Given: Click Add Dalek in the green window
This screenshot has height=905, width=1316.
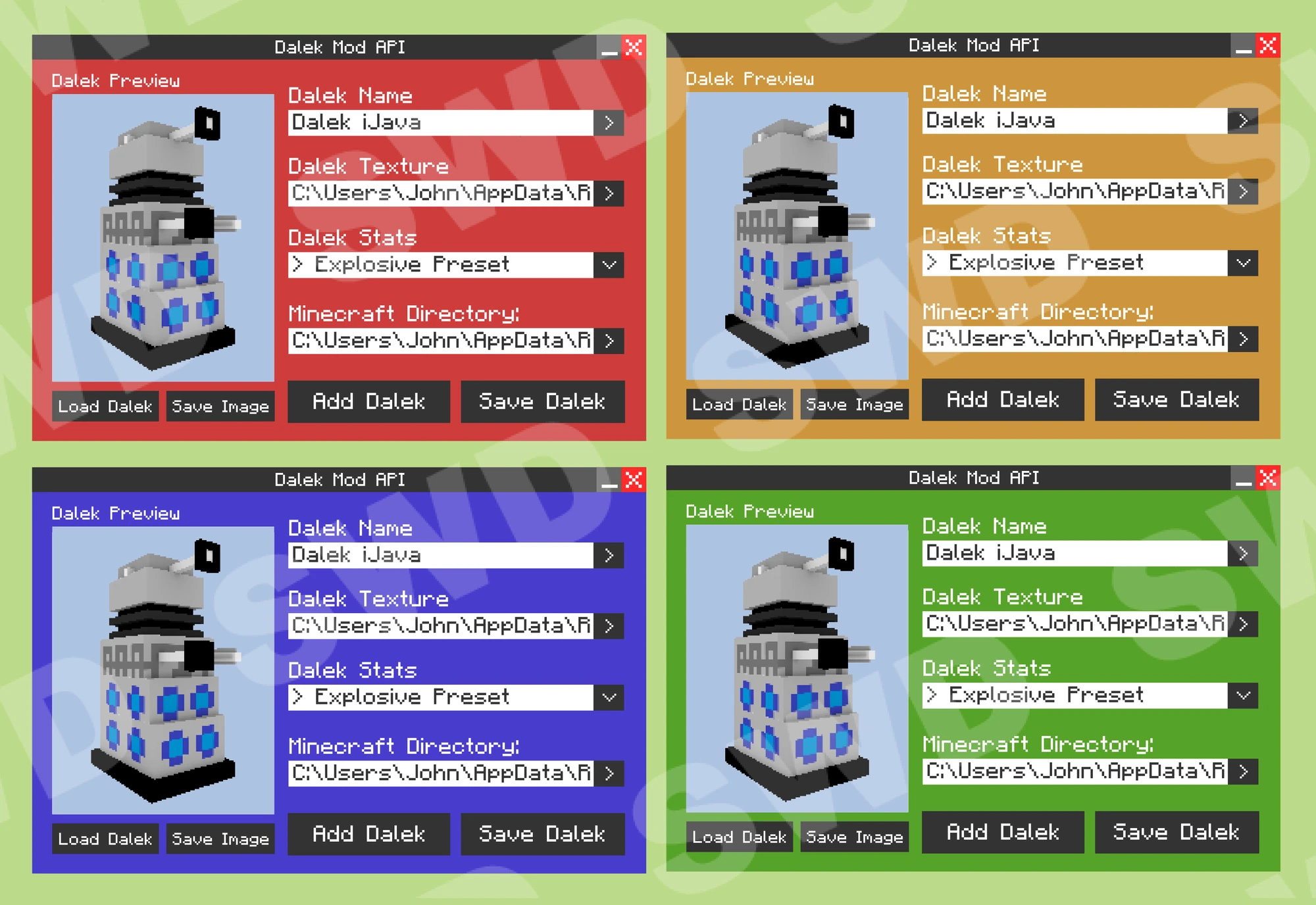Looking at the screenshot, I should click(1003, 831).
